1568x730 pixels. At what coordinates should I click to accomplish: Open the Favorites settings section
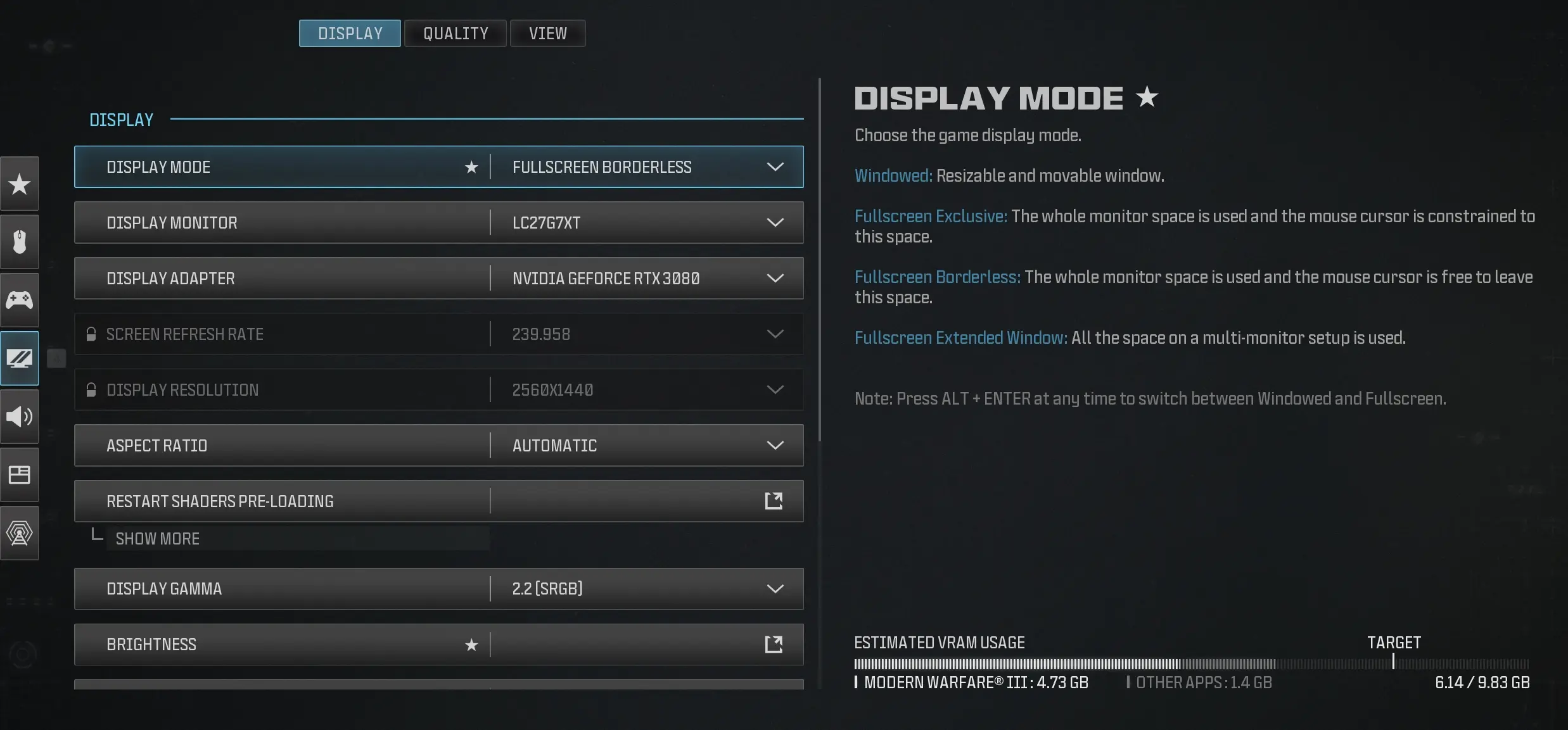(x=20, y=184)
